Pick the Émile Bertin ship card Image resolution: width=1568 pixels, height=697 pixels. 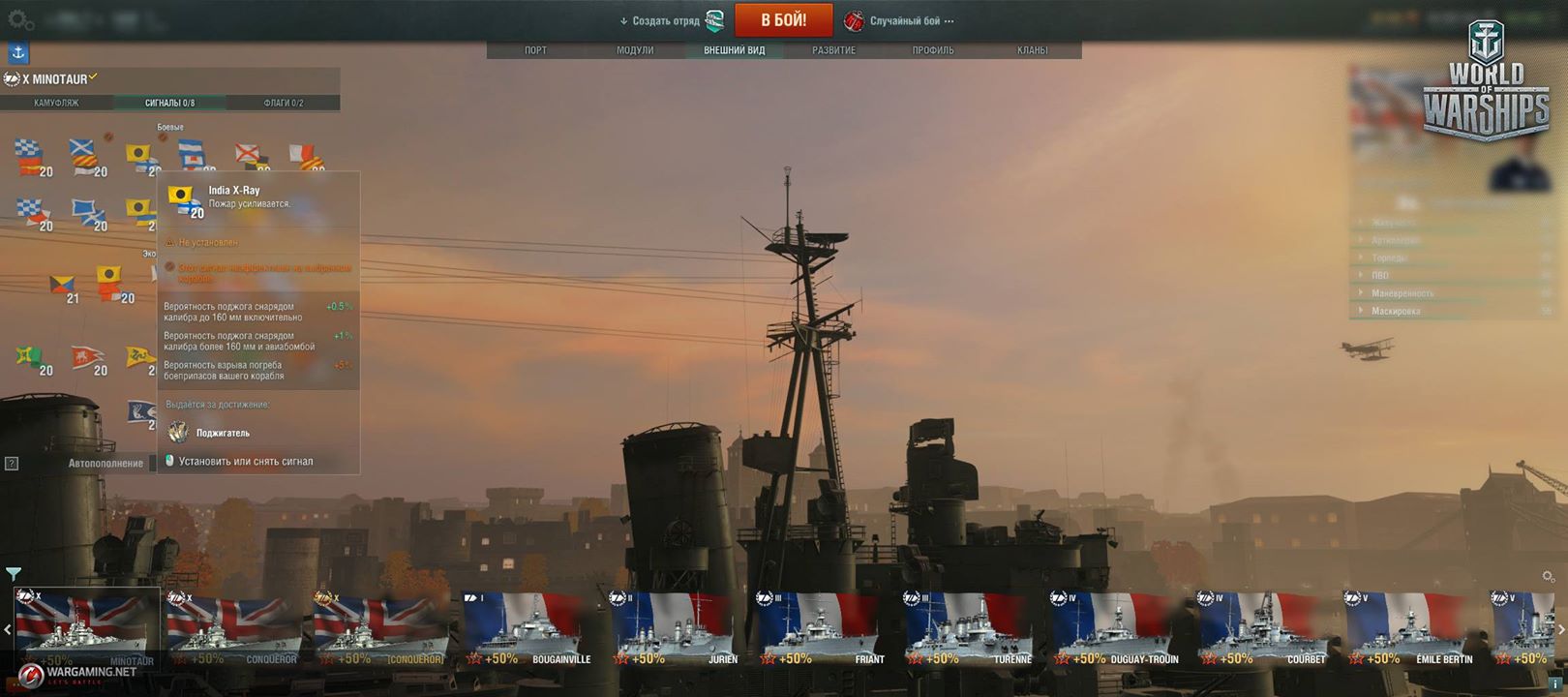point(1412,629)
